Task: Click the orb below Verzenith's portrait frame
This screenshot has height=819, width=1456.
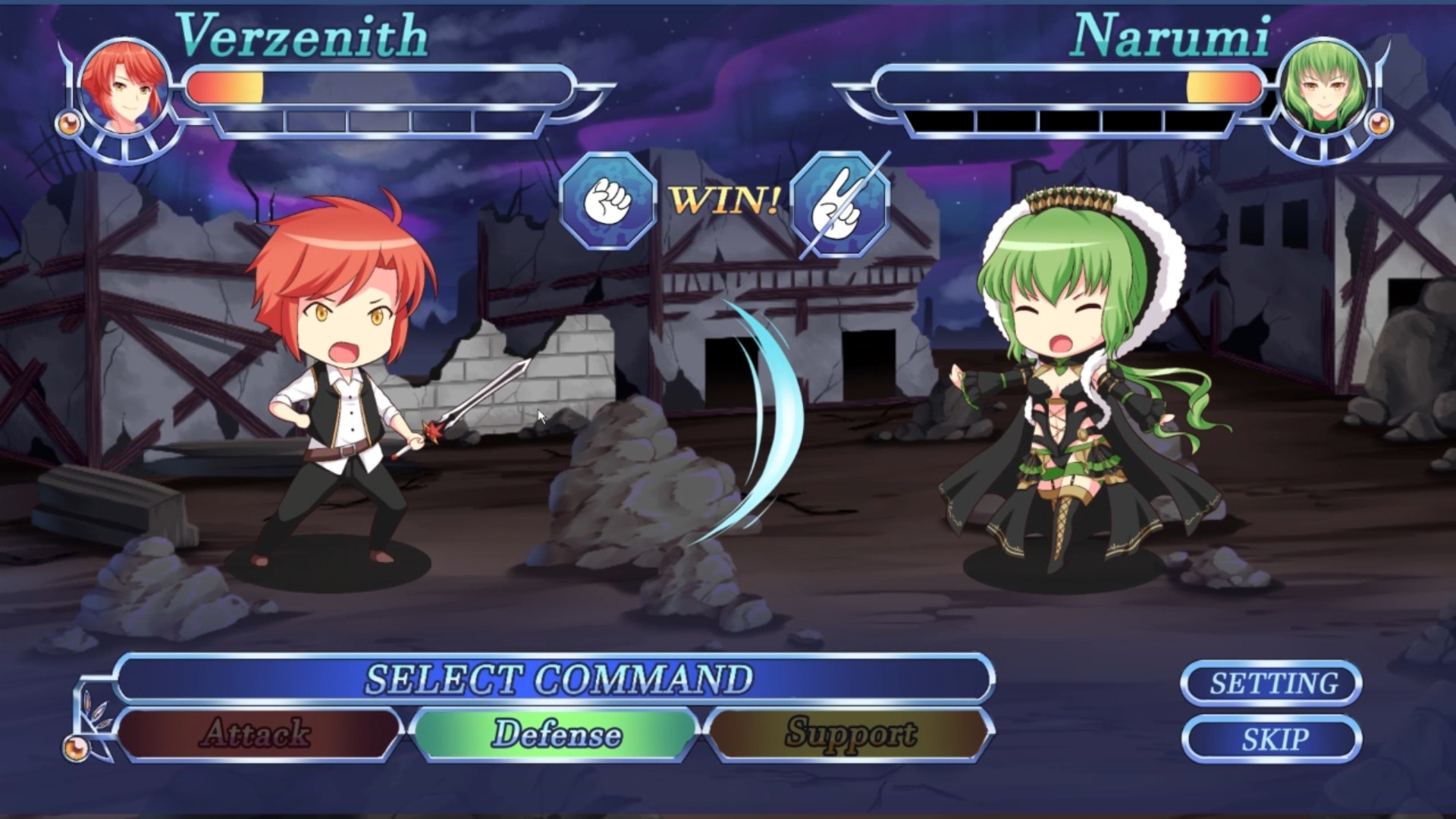Action: 71,124
